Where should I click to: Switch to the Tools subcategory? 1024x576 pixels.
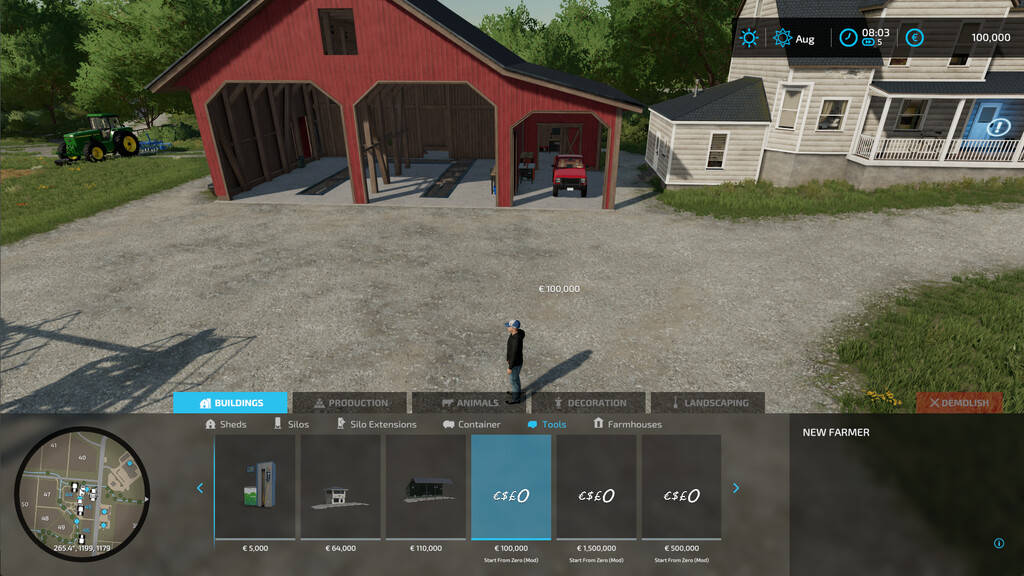(547, 424)
